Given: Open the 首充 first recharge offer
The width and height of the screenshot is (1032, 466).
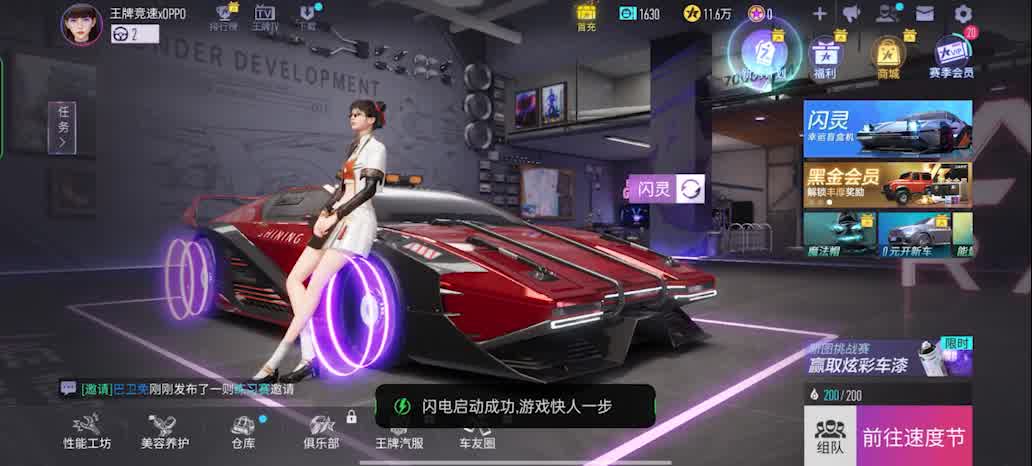Looking at the screenshot, I should (x=586, y=16).
